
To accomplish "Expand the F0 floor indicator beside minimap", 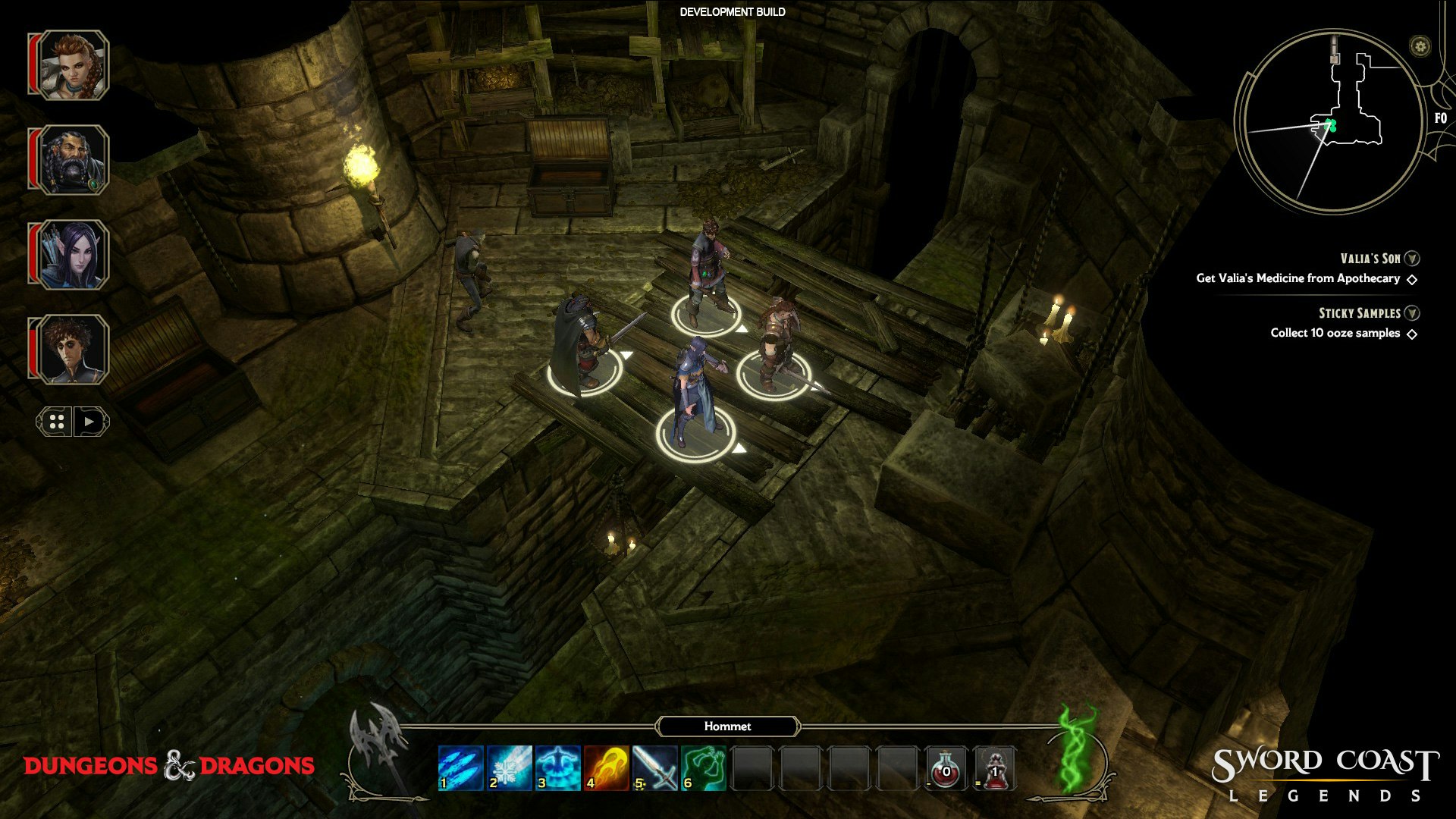I will tap(1442, 118).
